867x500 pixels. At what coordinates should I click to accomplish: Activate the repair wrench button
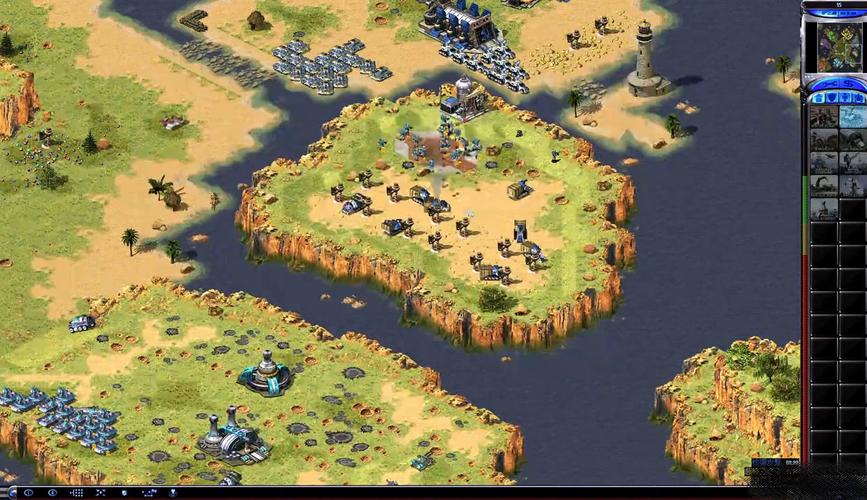tap(824, 82)
